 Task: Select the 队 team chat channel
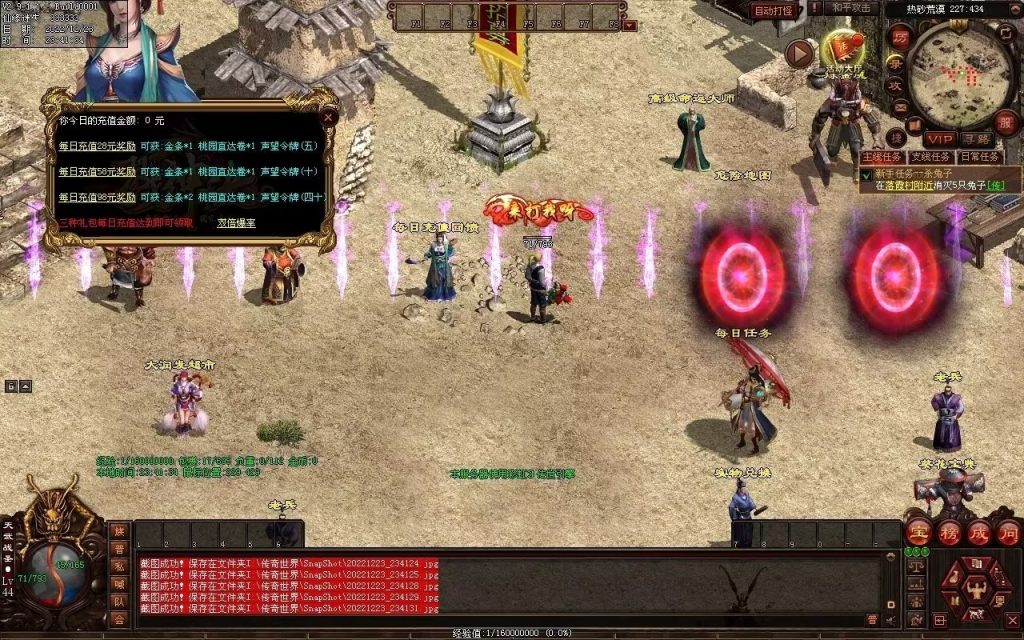(119, 602)
